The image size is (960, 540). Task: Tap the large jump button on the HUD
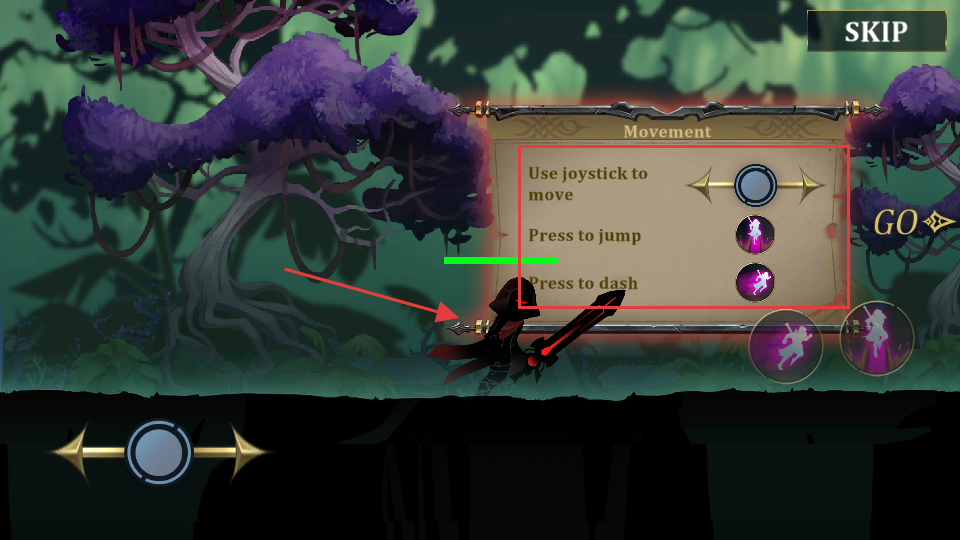[877, 339]
